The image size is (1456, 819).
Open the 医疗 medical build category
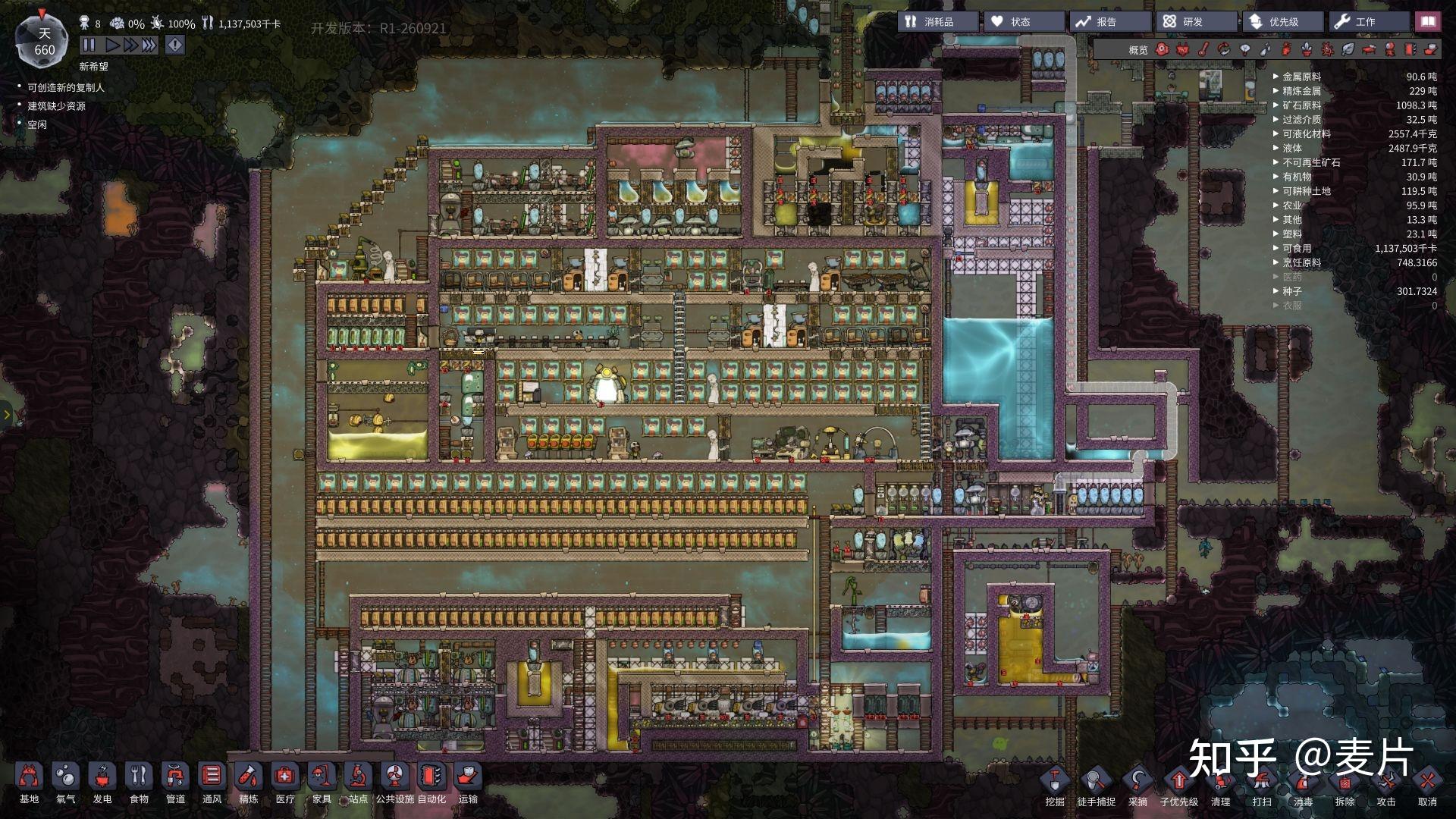(285, 783)
